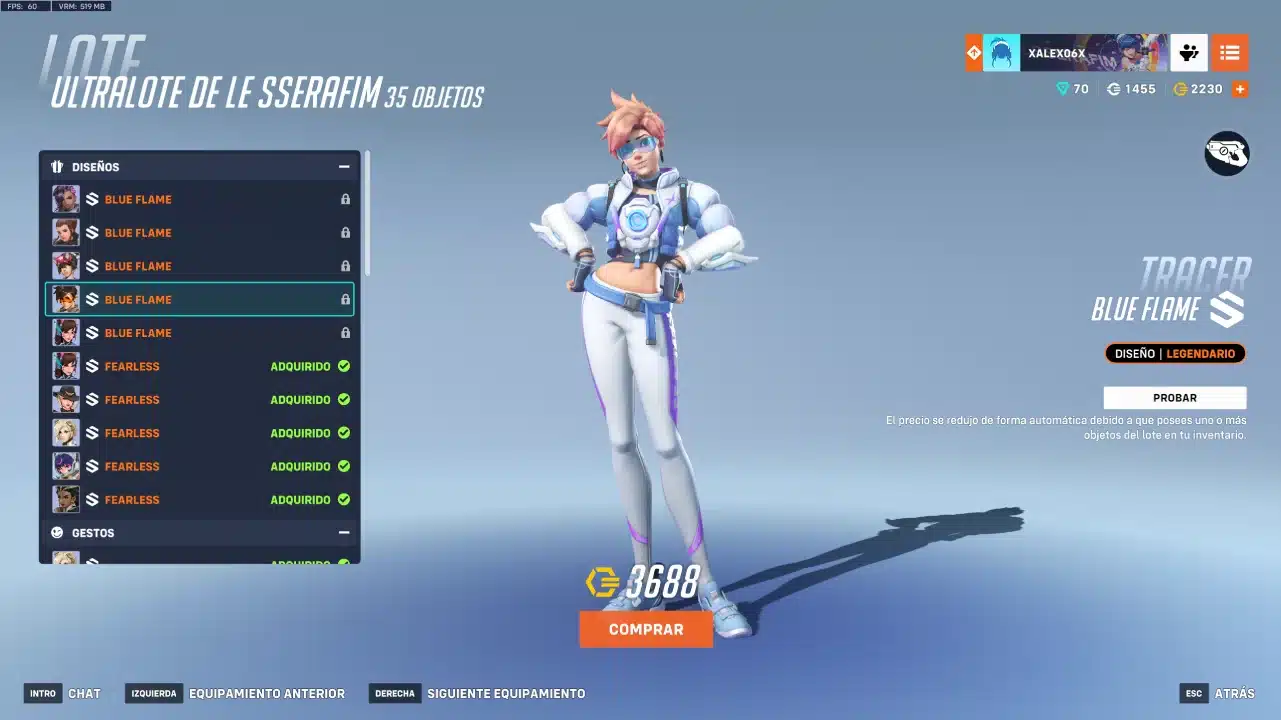Pick Ashe's Fearless skin row
1281x720 pixels.
200,399
